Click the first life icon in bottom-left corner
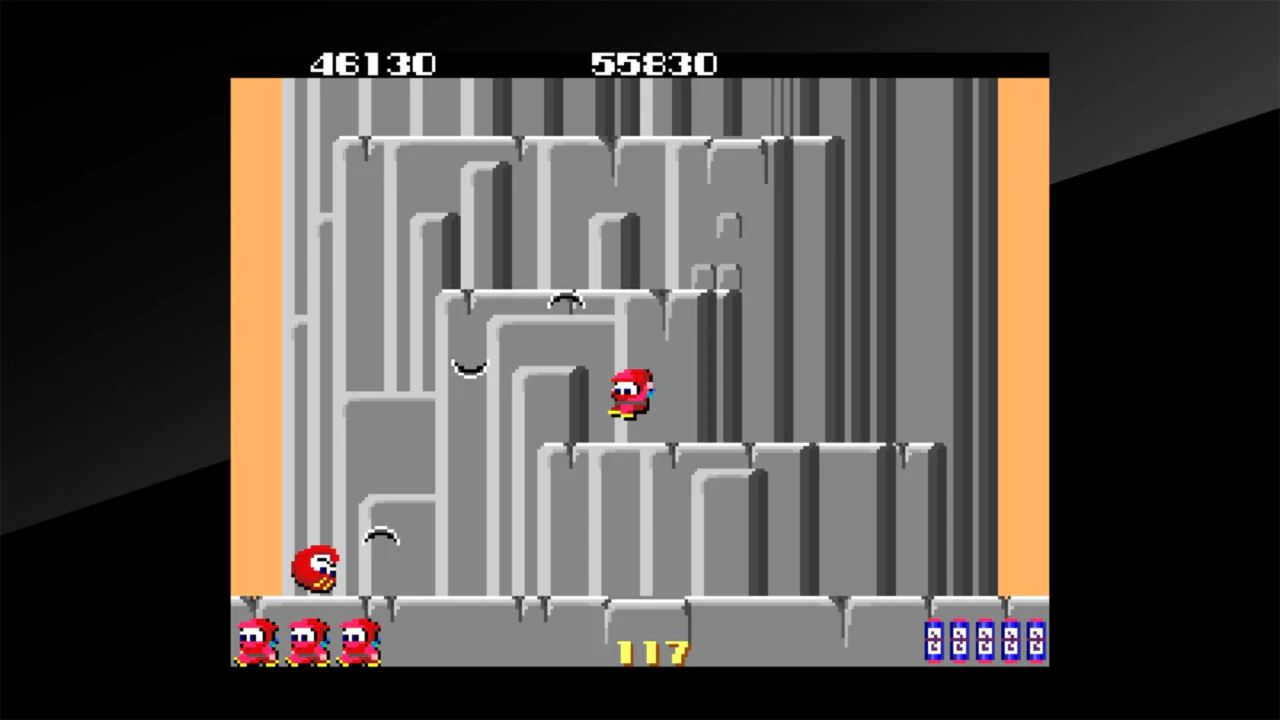 [257, 642]
